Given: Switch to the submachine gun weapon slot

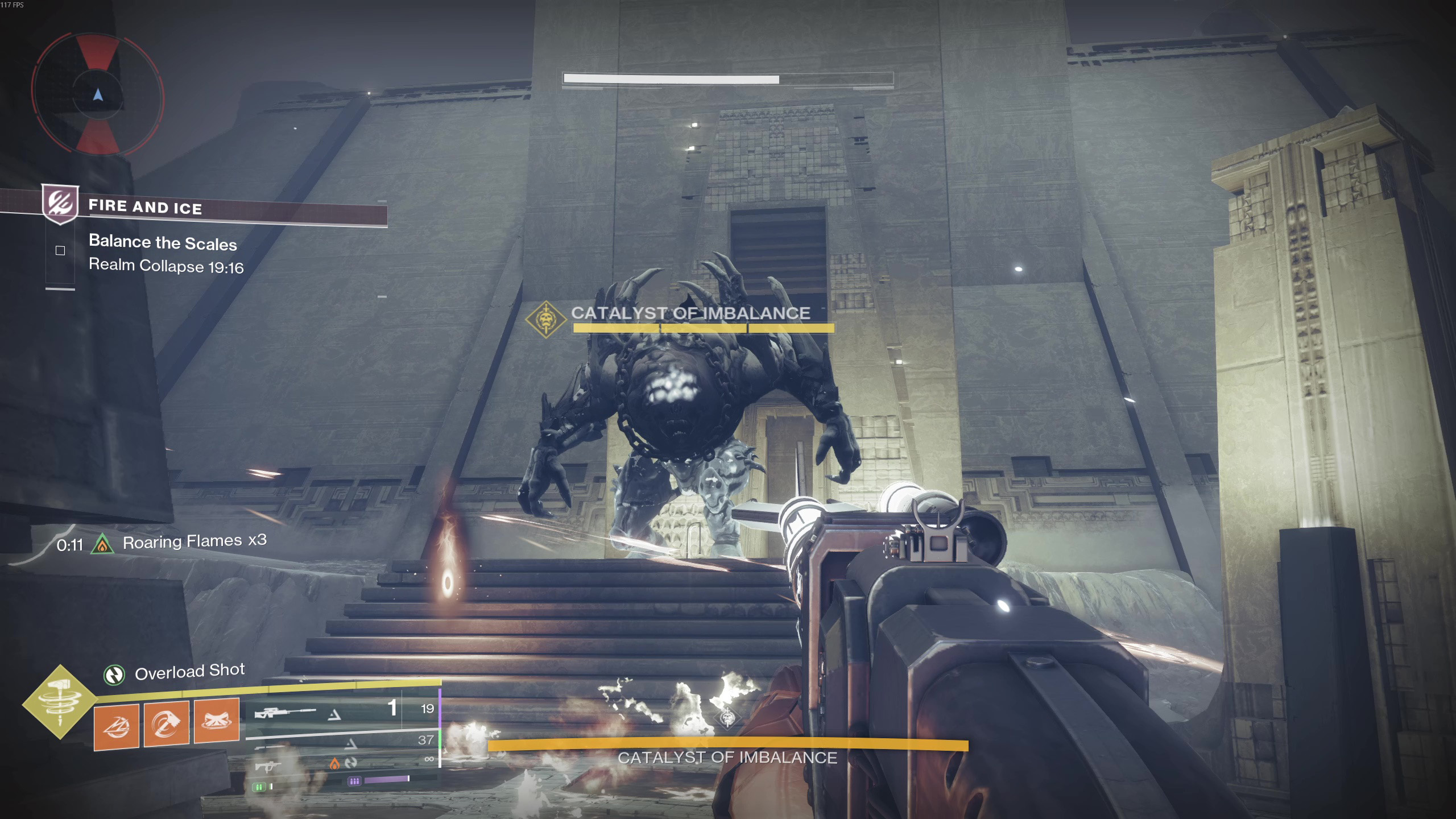Looking at the screenshot, I should pos(267,766).
